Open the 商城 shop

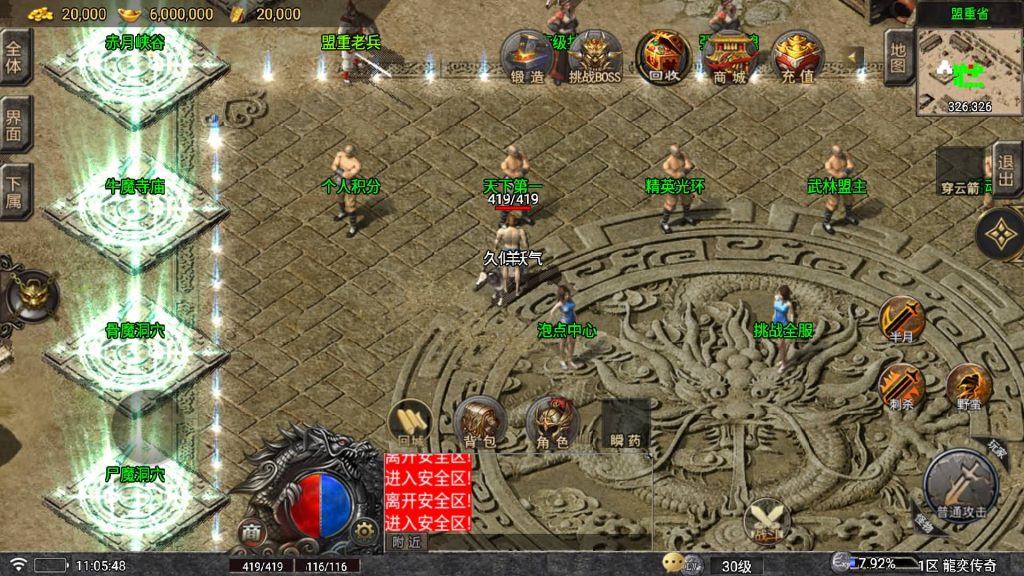(x=727, y=56)
